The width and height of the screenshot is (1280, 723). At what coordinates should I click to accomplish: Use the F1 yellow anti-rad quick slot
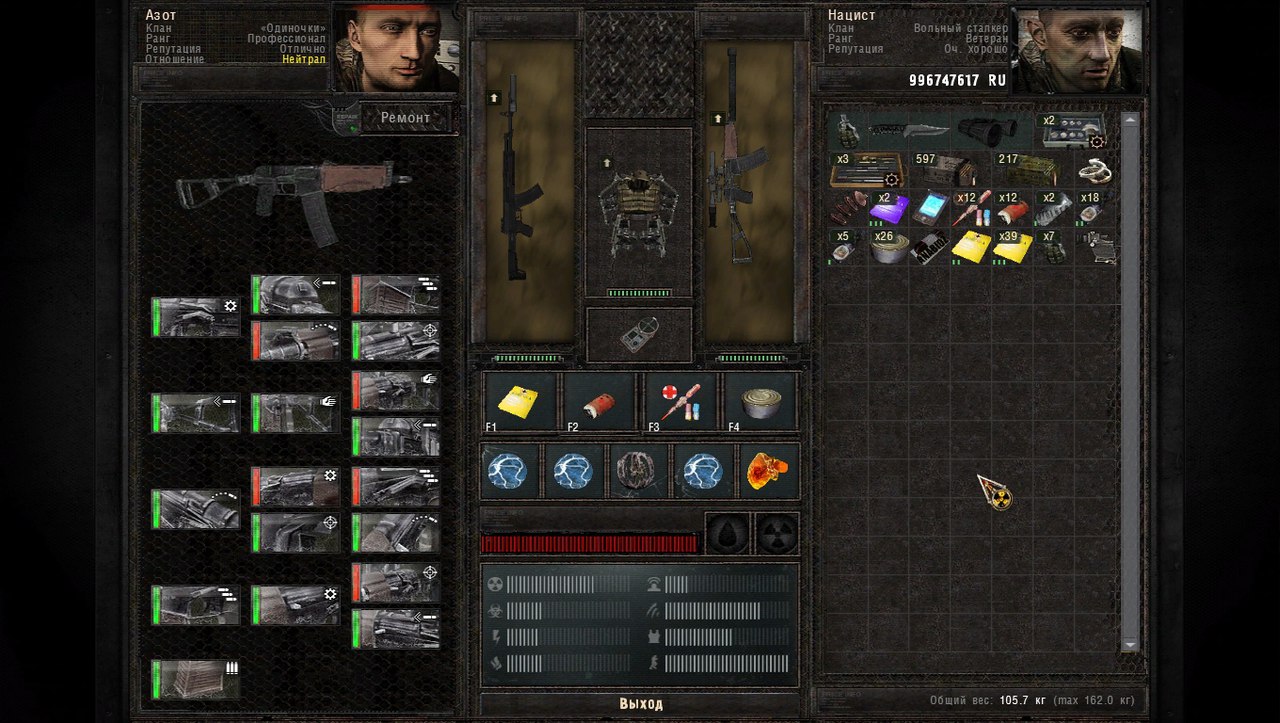tap(520, 402)
